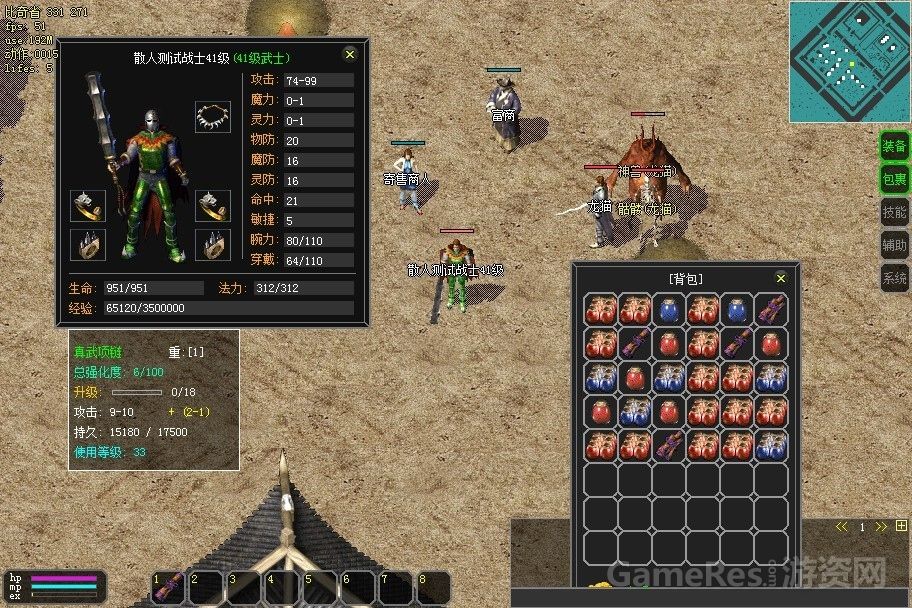Viewport: 912px width, 608px height.
Task: Open the 技能 skills panel
Action: [894, 212]
